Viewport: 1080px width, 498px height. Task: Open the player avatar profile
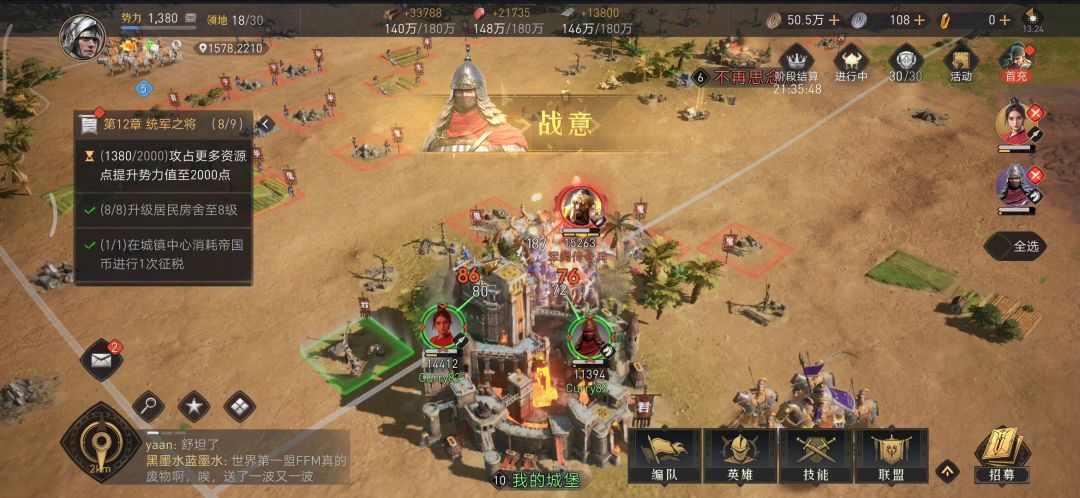tap(82, 37)
